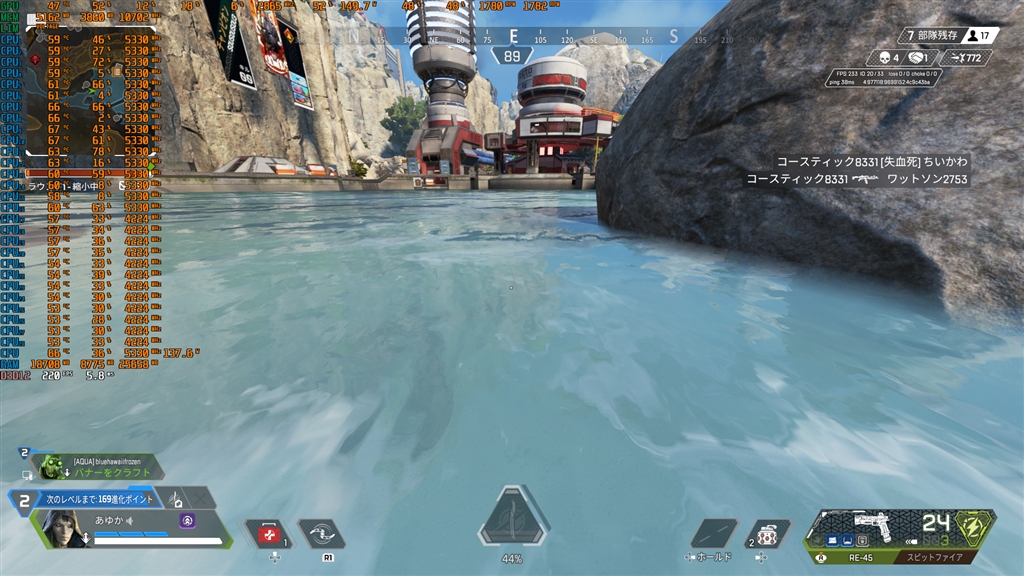
Task: Select the empty slot left of the grenade
Action: [x=712, y=534]
